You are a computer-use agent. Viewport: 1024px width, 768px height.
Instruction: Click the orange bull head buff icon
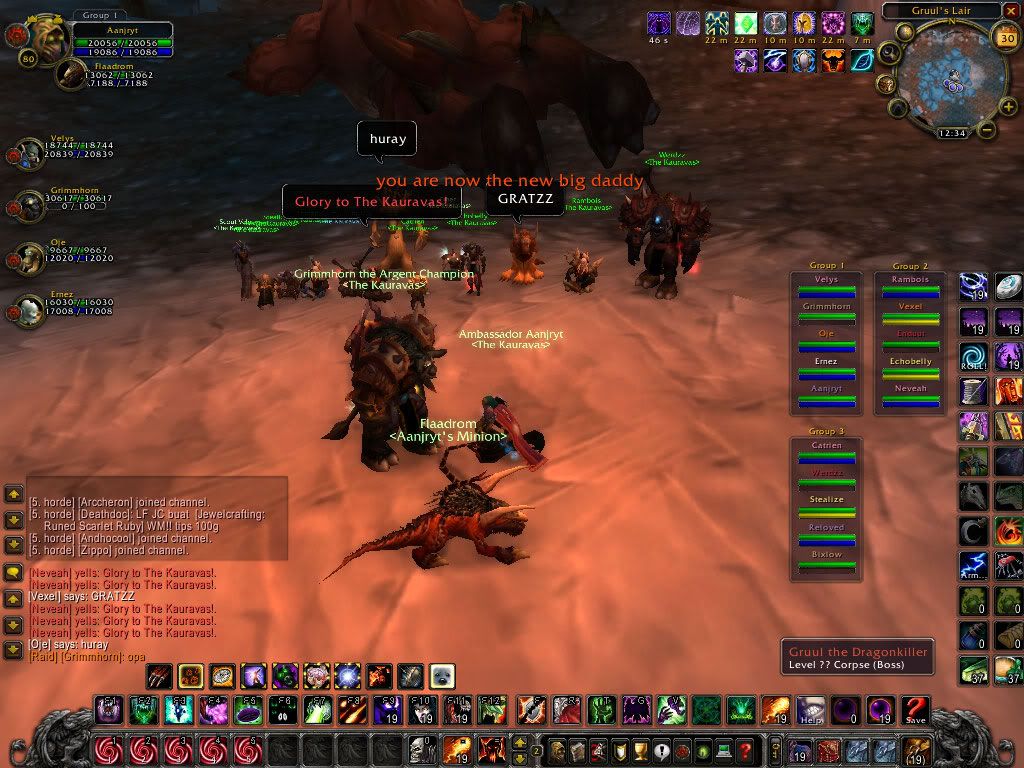[x=834, y=61]
